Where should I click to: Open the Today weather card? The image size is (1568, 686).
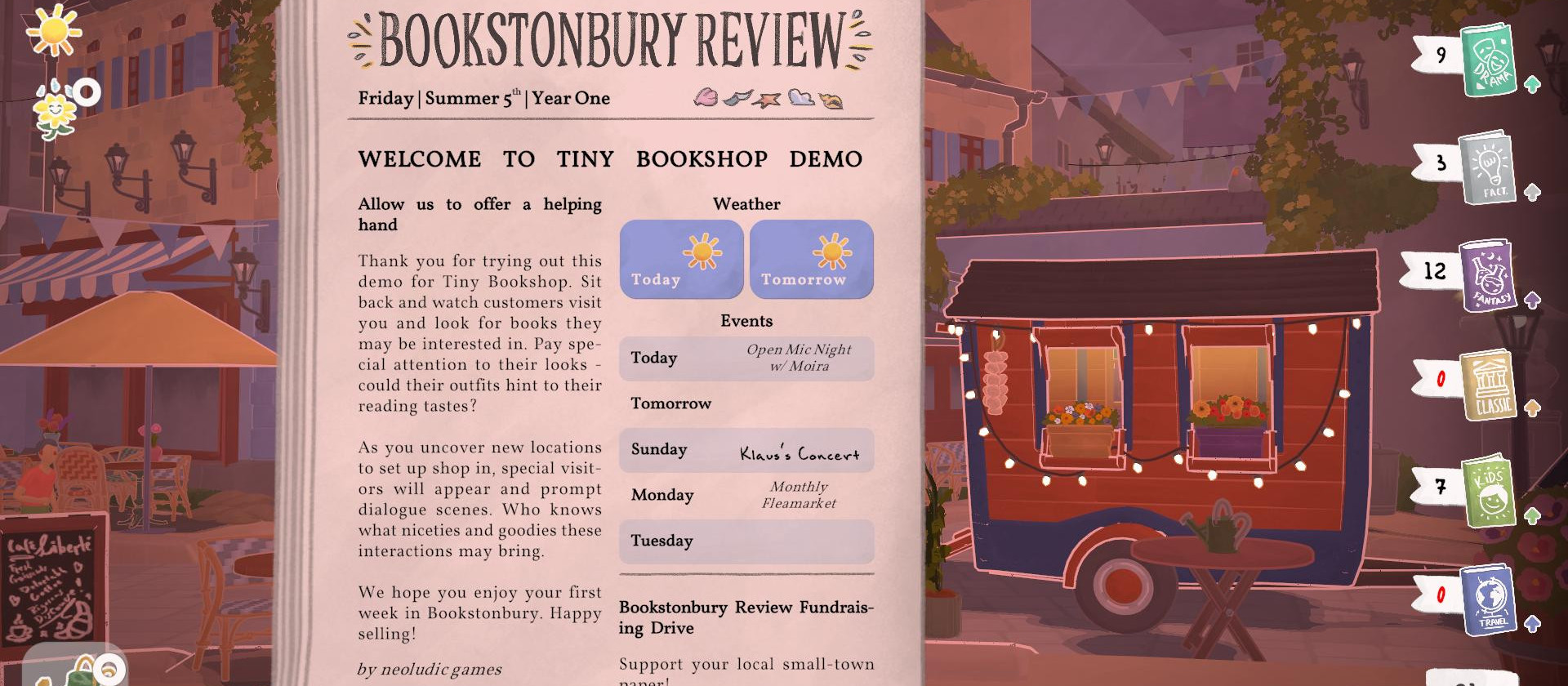click(681, 259)
